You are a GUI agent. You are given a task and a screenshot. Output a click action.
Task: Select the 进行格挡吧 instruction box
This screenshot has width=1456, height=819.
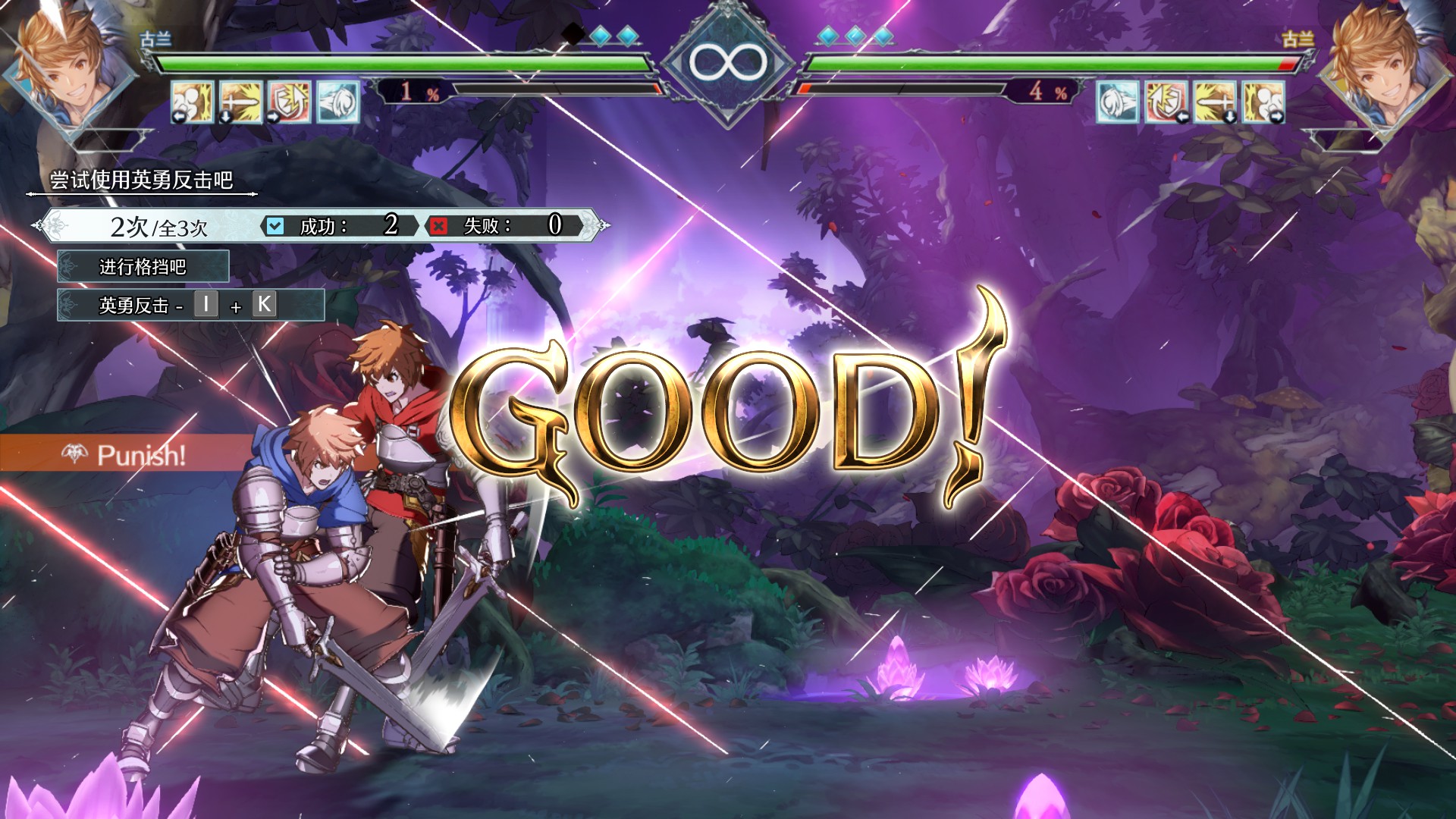tap(144, 267)
